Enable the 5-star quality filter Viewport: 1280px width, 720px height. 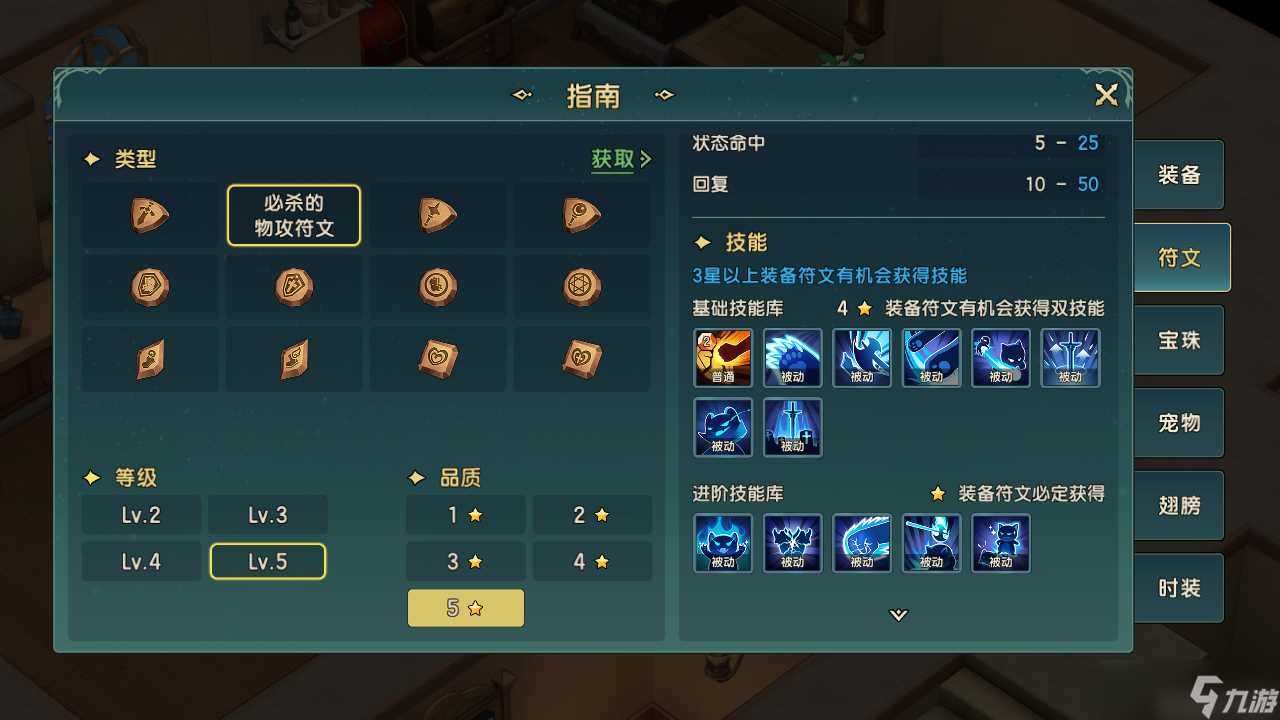pos(465,607)
